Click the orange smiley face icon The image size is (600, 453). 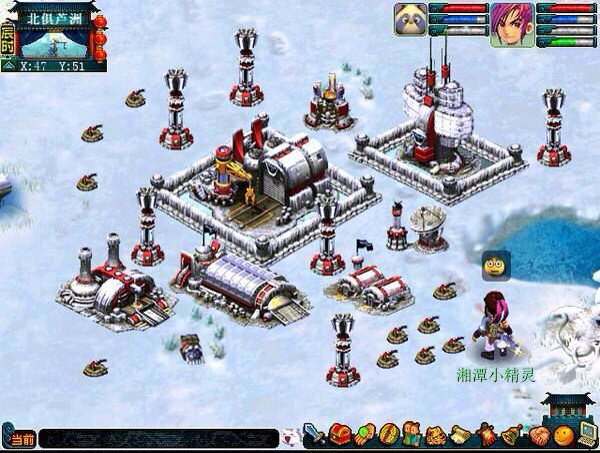click(563, 436)
